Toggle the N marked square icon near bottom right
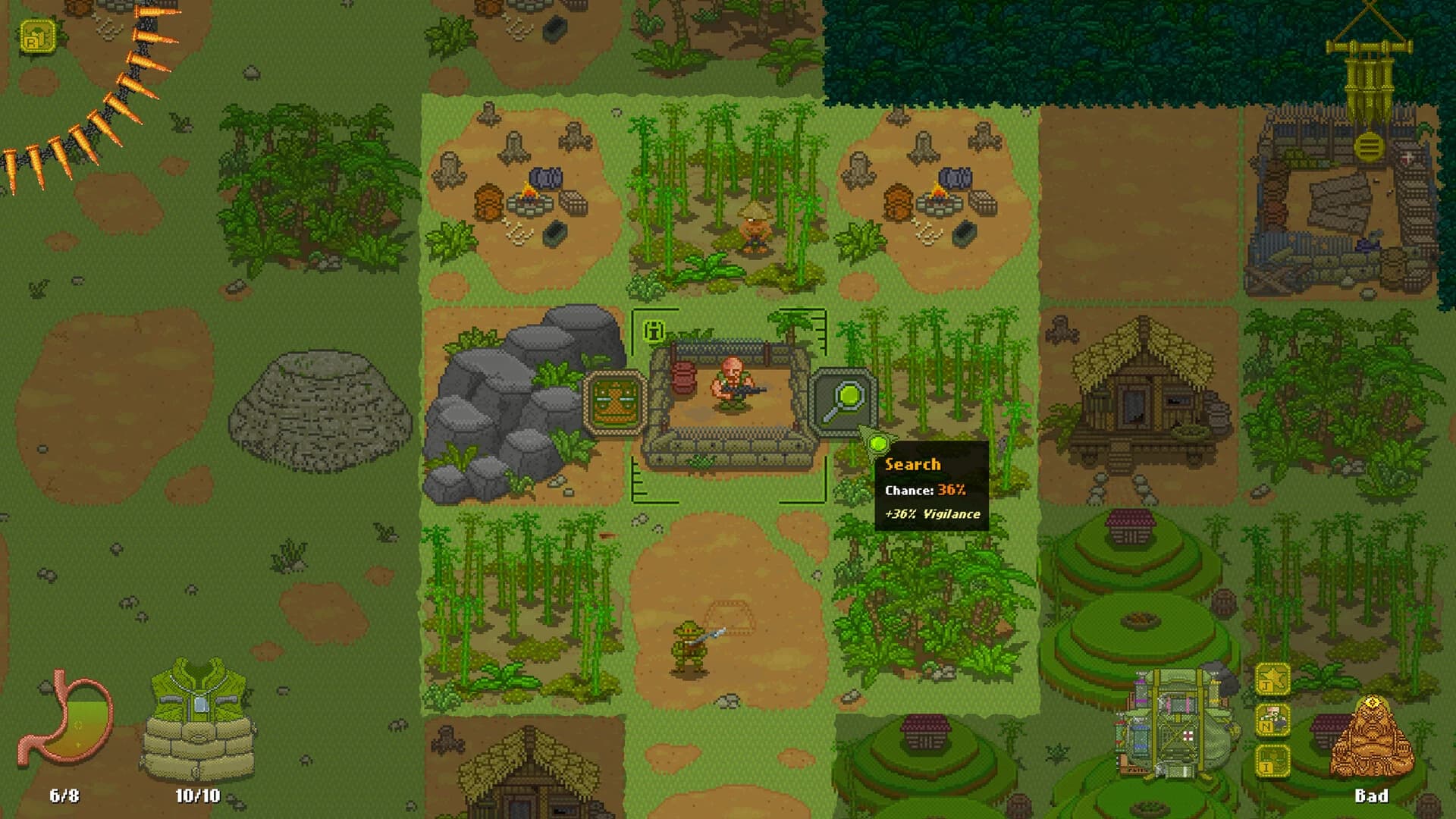 coord(1272,719)
